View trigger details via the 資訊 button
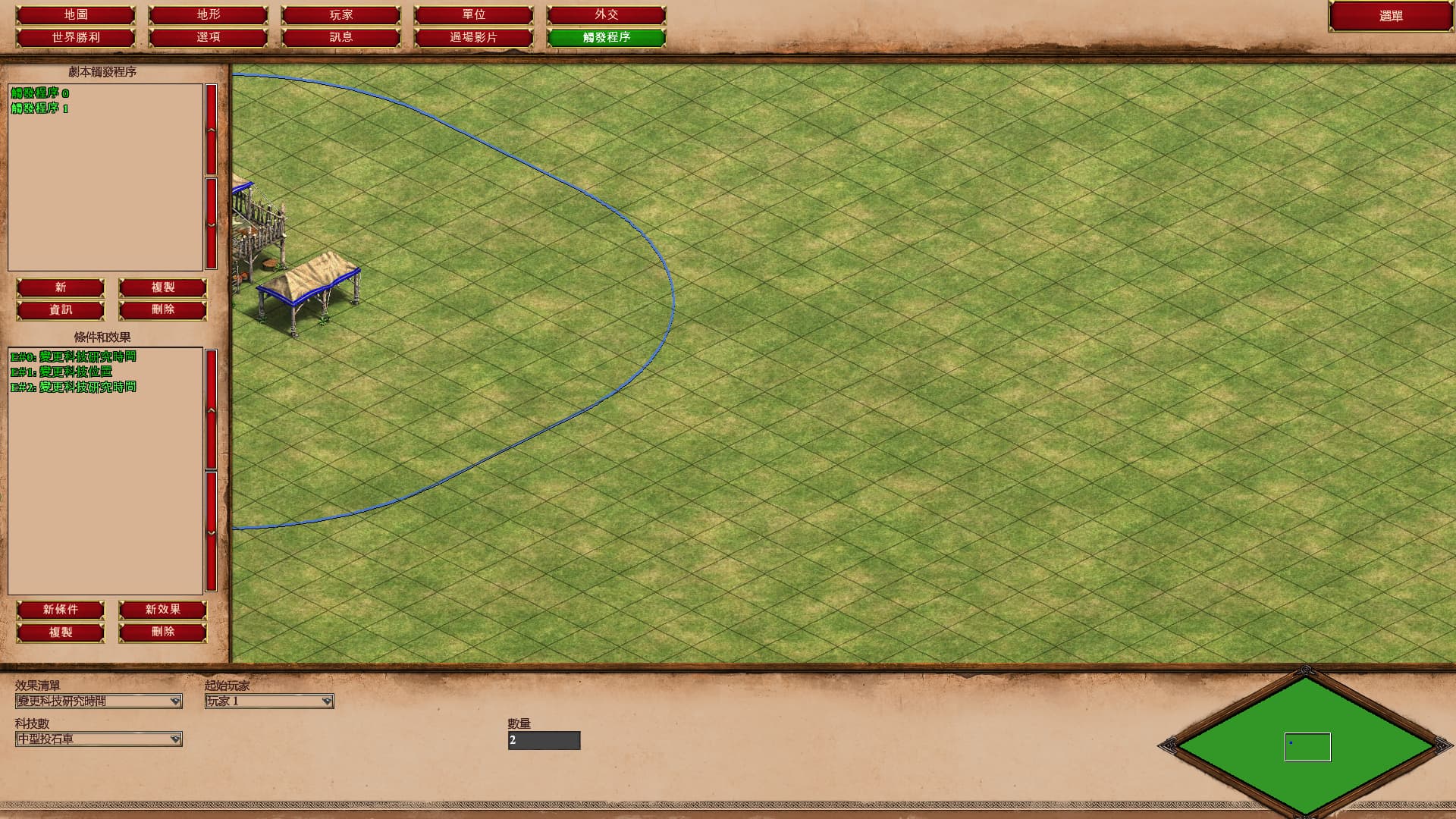Screen dimensions: 1456x819 61,309
